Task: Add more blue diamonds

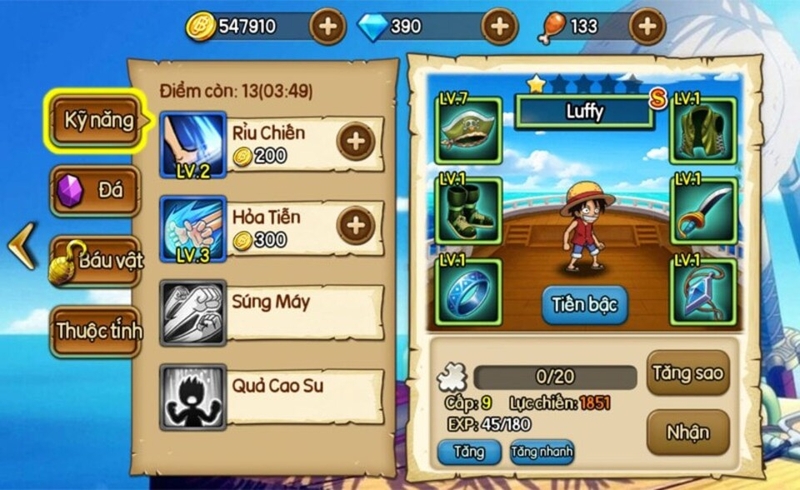Action: click(x=499, y=27)
